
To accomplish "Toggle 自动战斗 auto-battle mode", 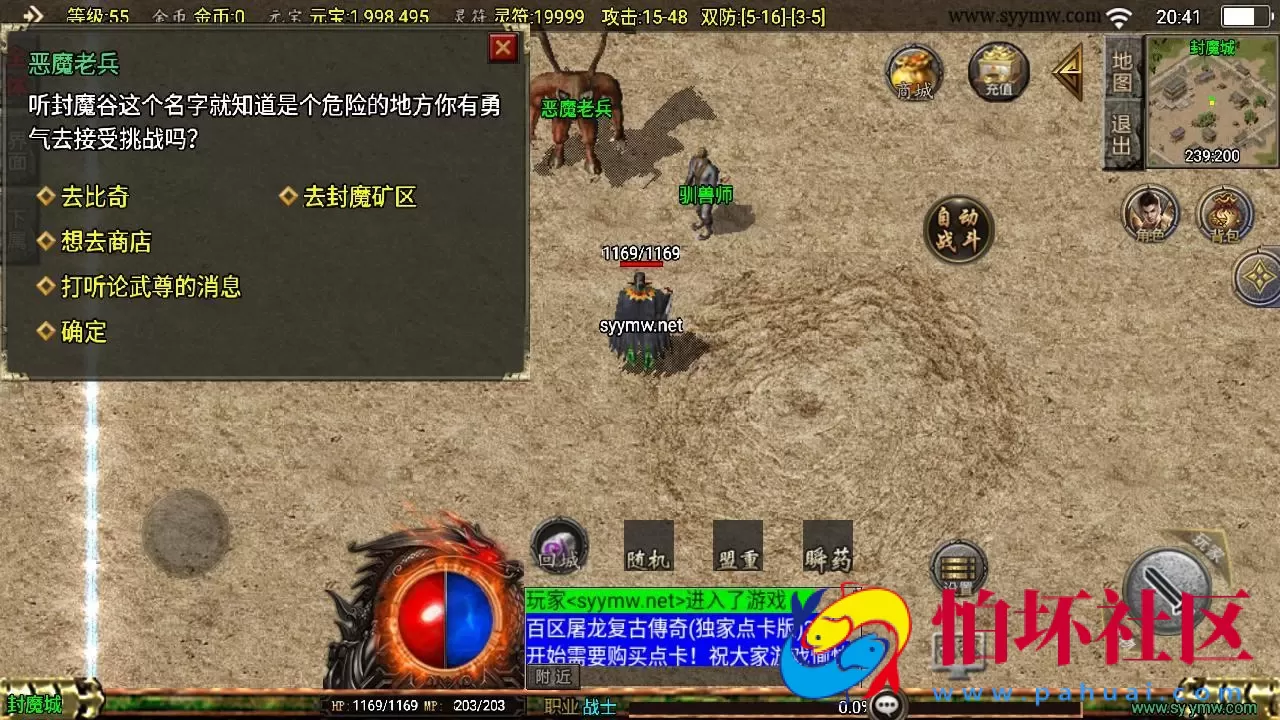I will pos(957,228).
